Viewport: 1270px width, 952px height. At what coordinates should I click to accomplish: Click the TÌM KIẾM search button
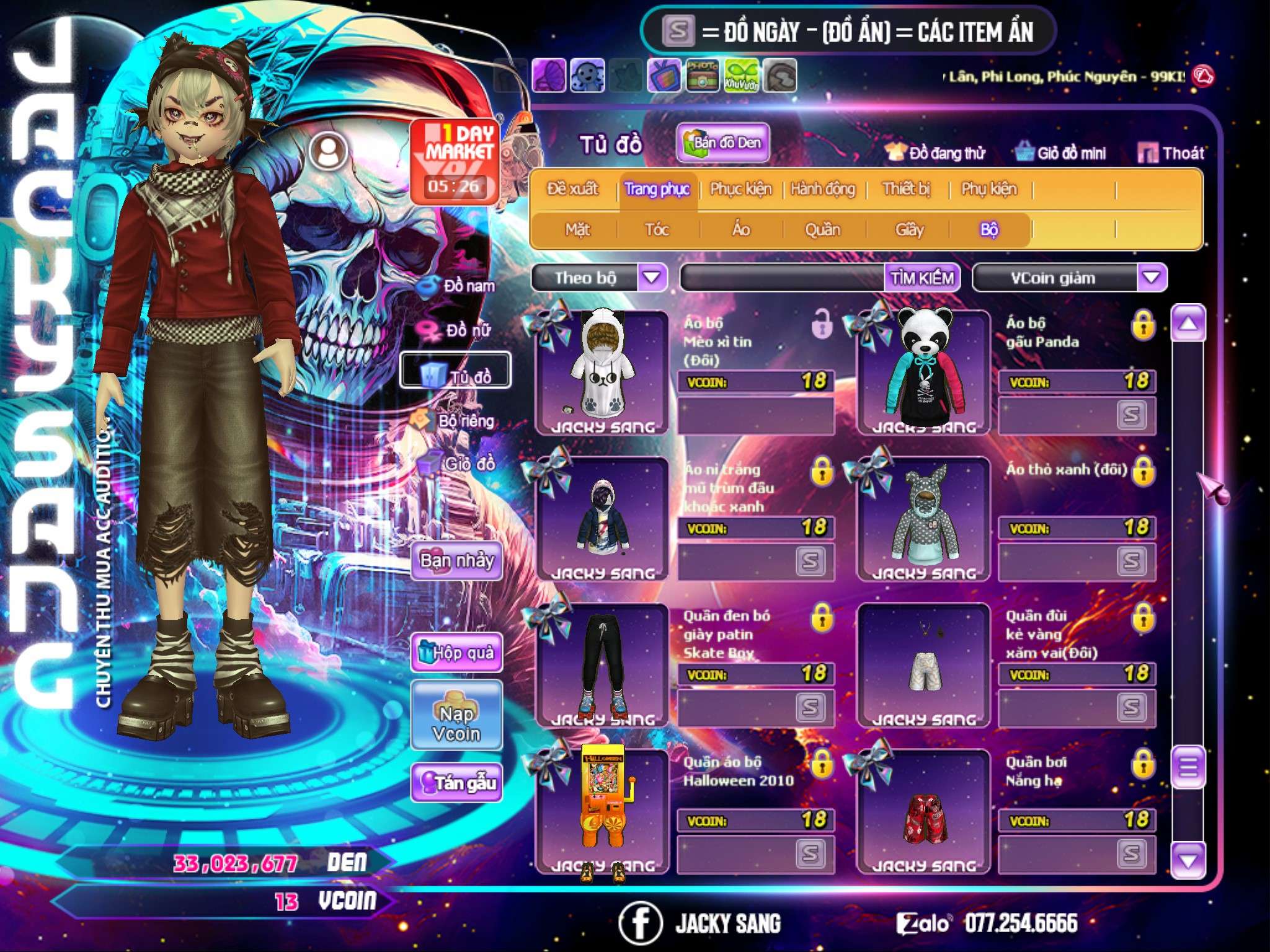[922, 278]
